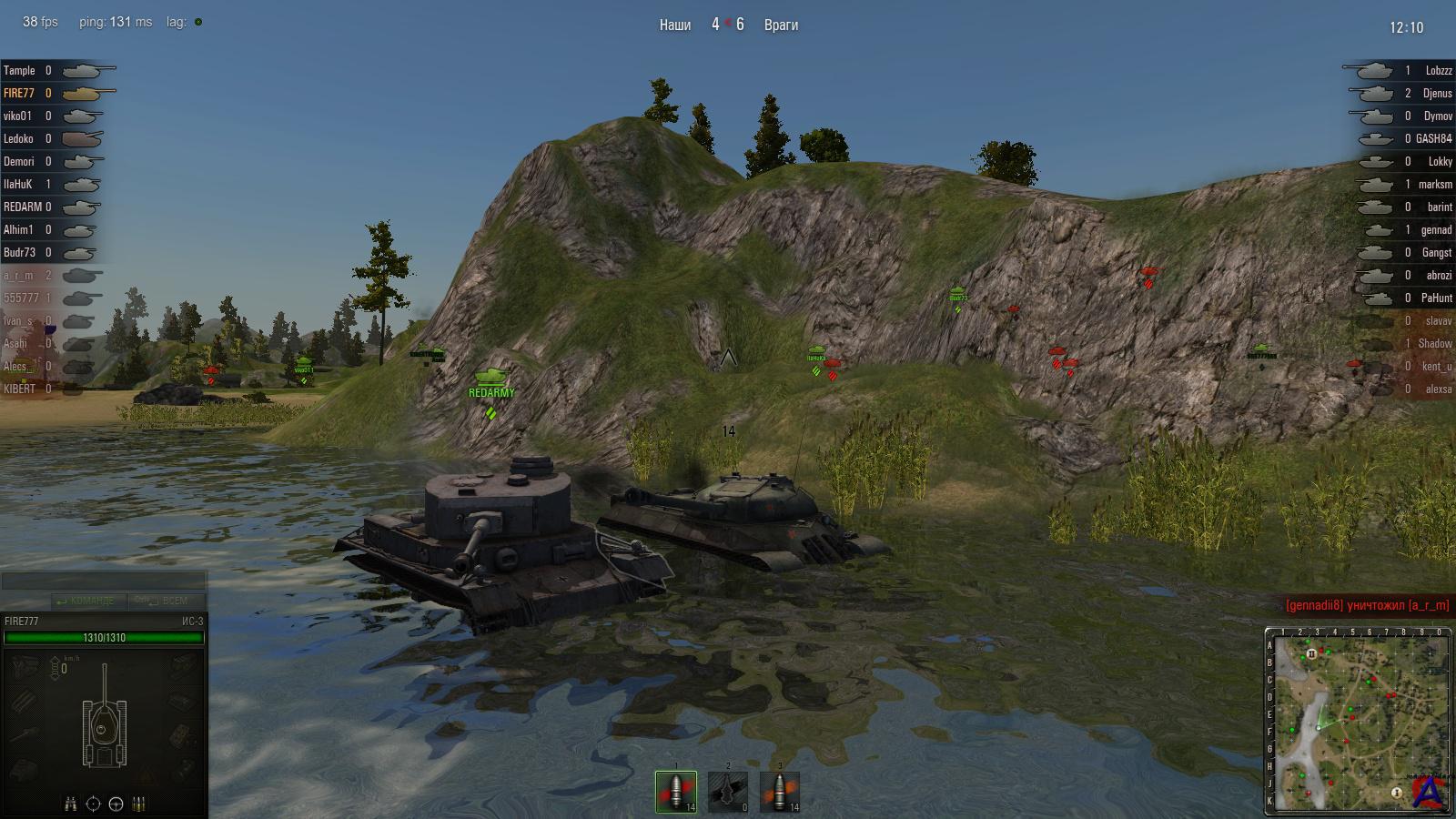Viewport: 1456px width, 819px height.
Task: Click base II marker on the minimap
Action: click(1311, 653)
